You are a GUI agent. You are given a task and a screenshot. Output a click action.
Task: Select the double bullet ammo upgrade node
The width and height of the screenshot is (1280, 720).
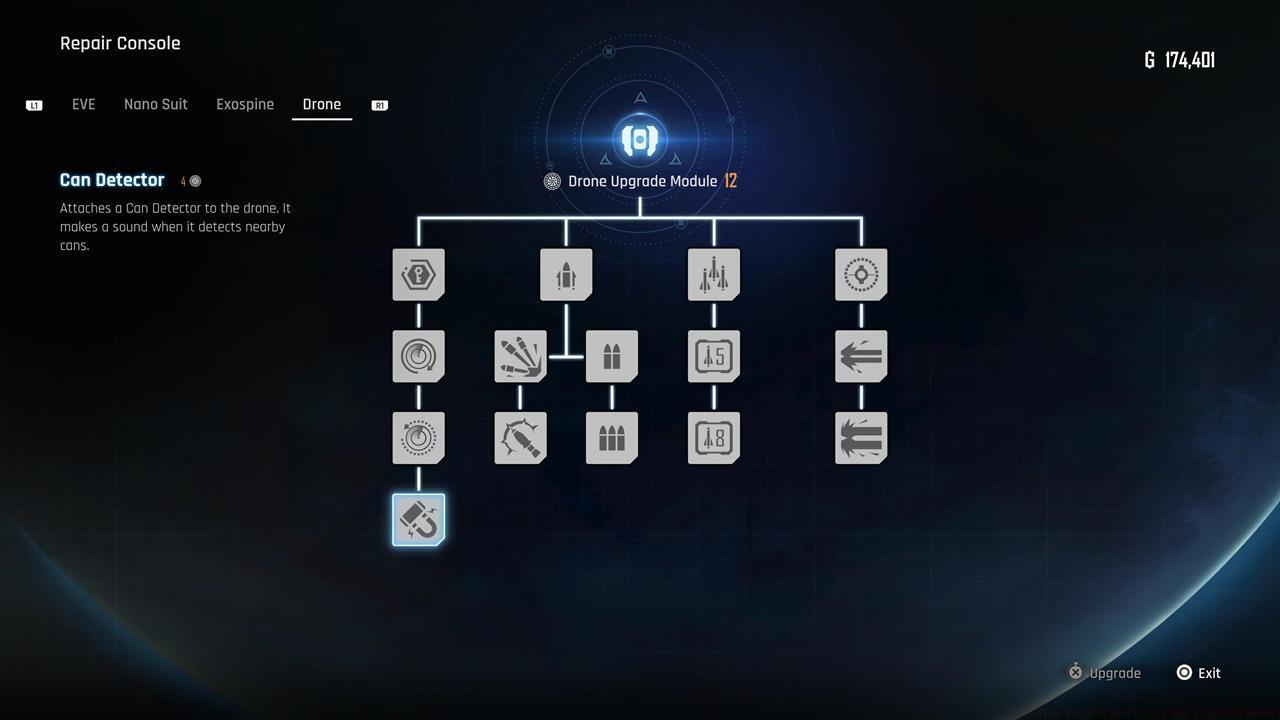pyautogui.click(x=611, y=356)
